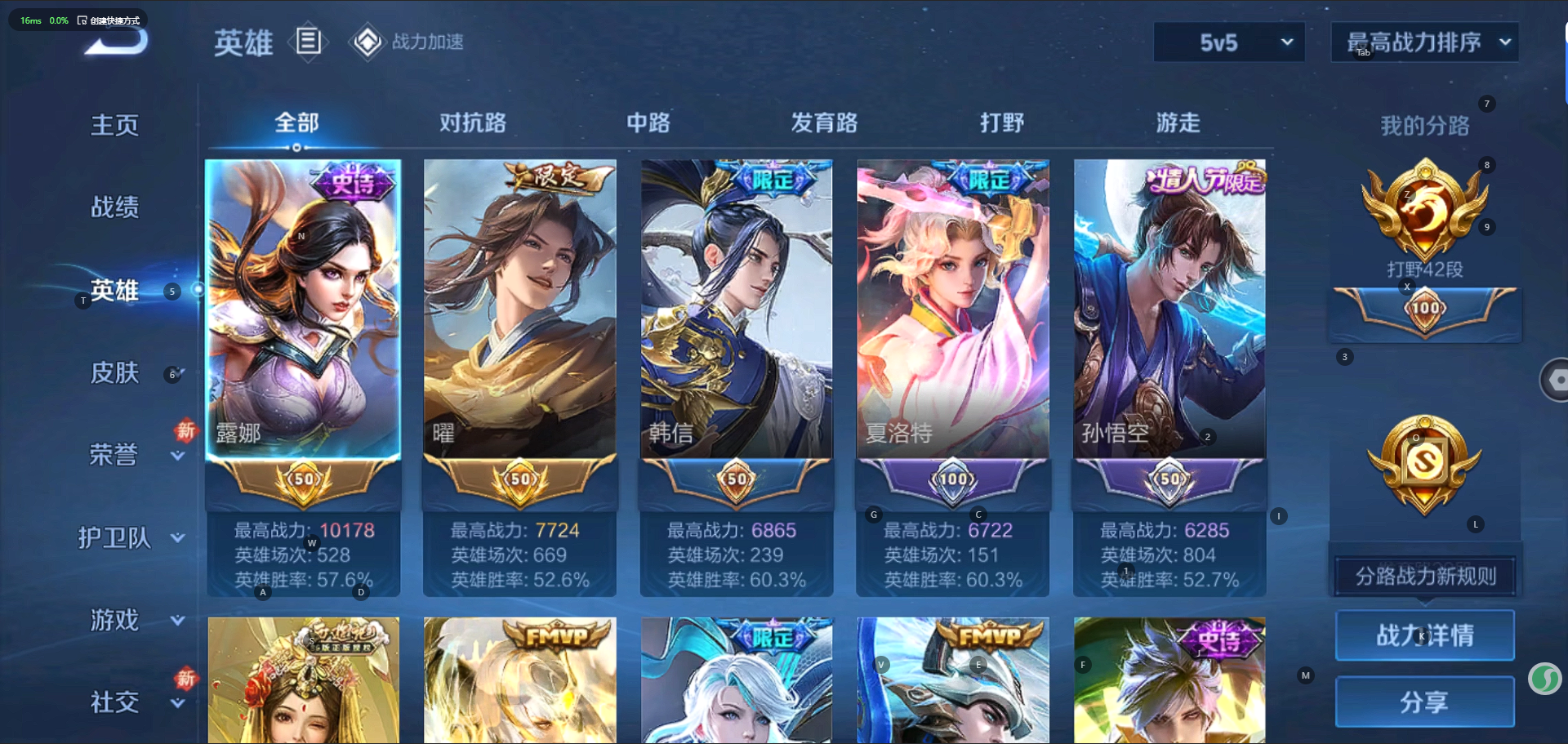
Task: Switch to the 游走 roaming tab
Action: click(1178, 123)
